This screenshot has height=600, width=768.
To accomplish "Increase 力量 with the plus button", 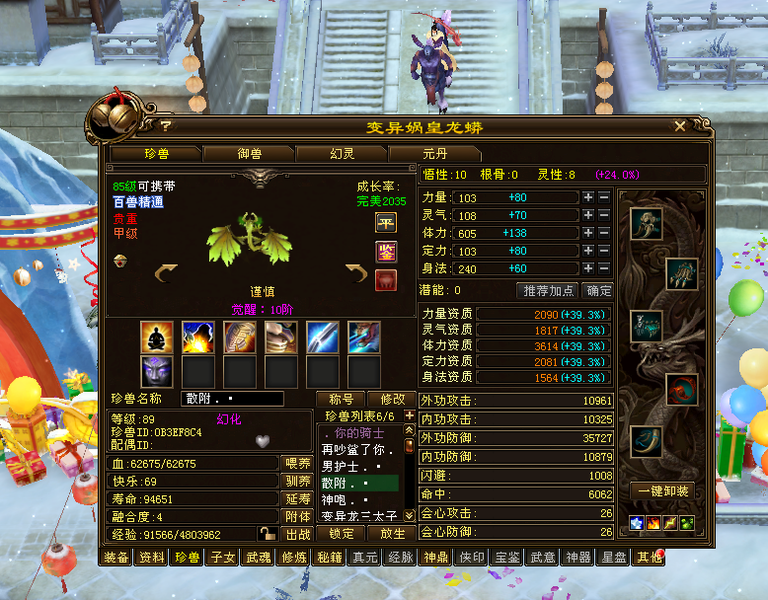I will coord(588,197).
